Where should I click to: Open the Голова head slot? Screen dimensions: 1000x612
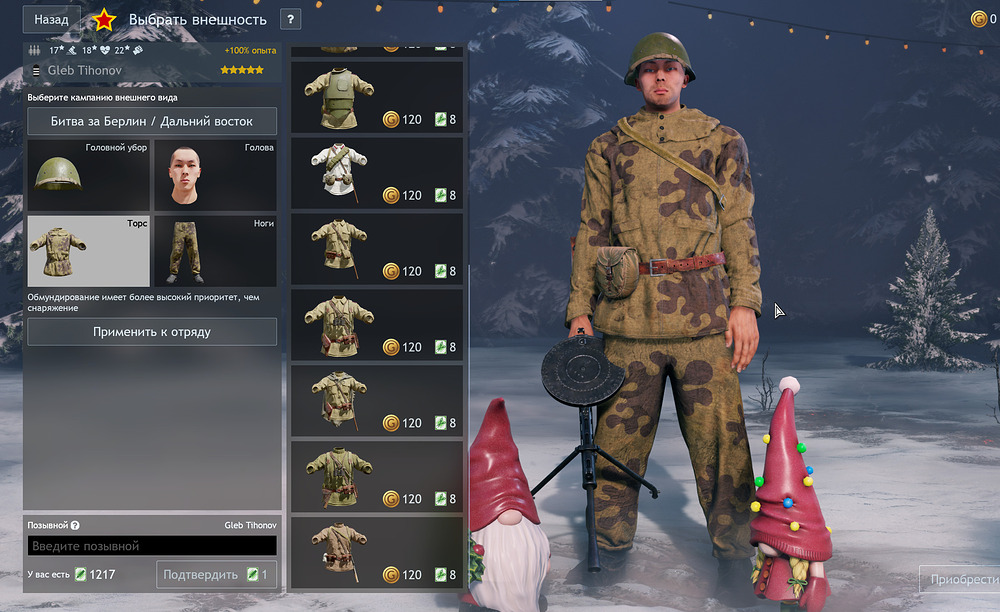point(215,175)
